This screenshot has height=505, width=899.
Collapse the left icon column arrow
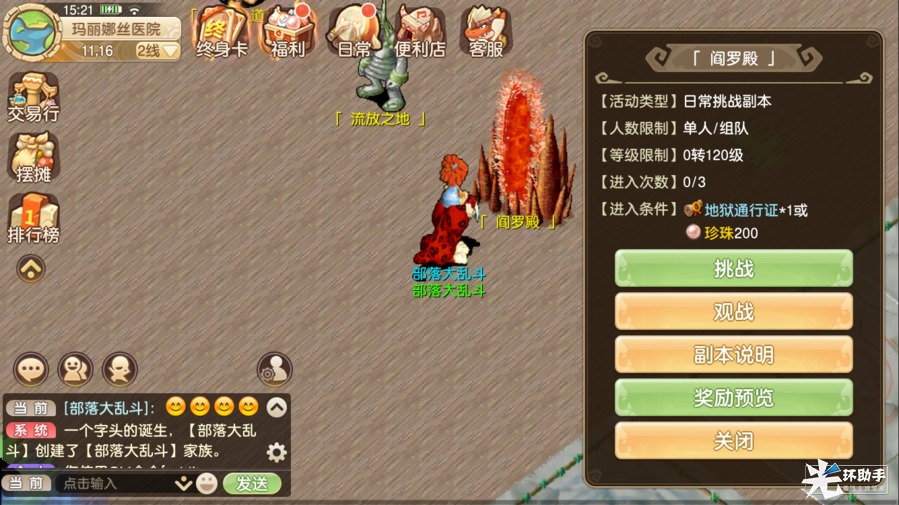click(x=31, y=268)
